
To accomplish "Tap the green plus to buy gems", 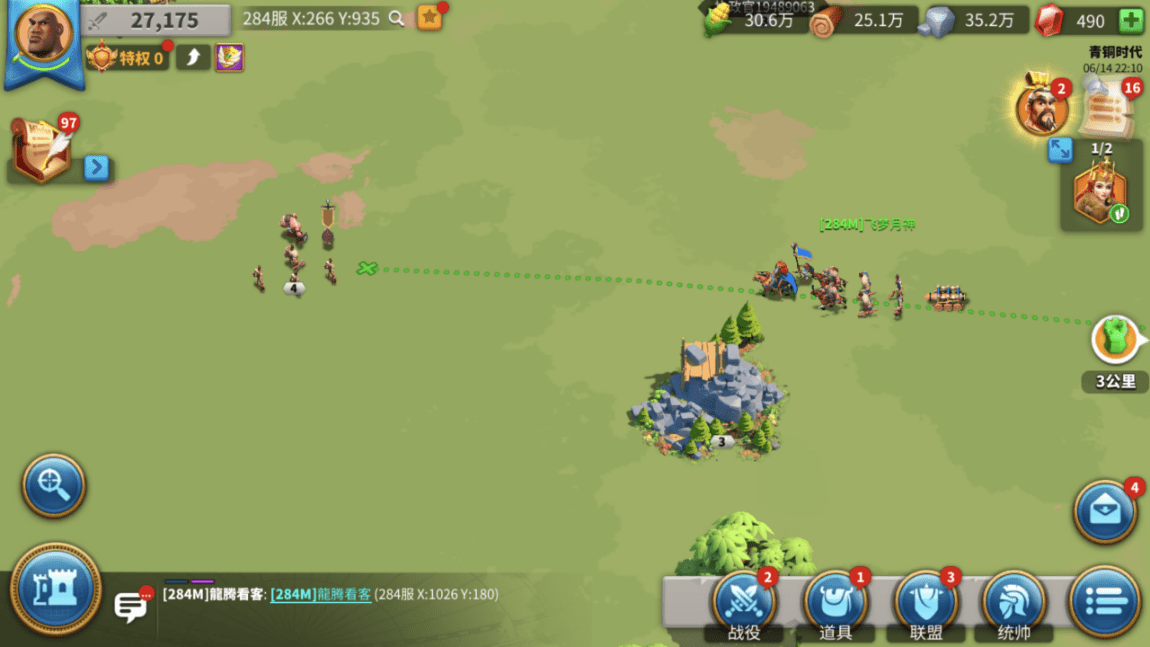I will [1131, 21].
